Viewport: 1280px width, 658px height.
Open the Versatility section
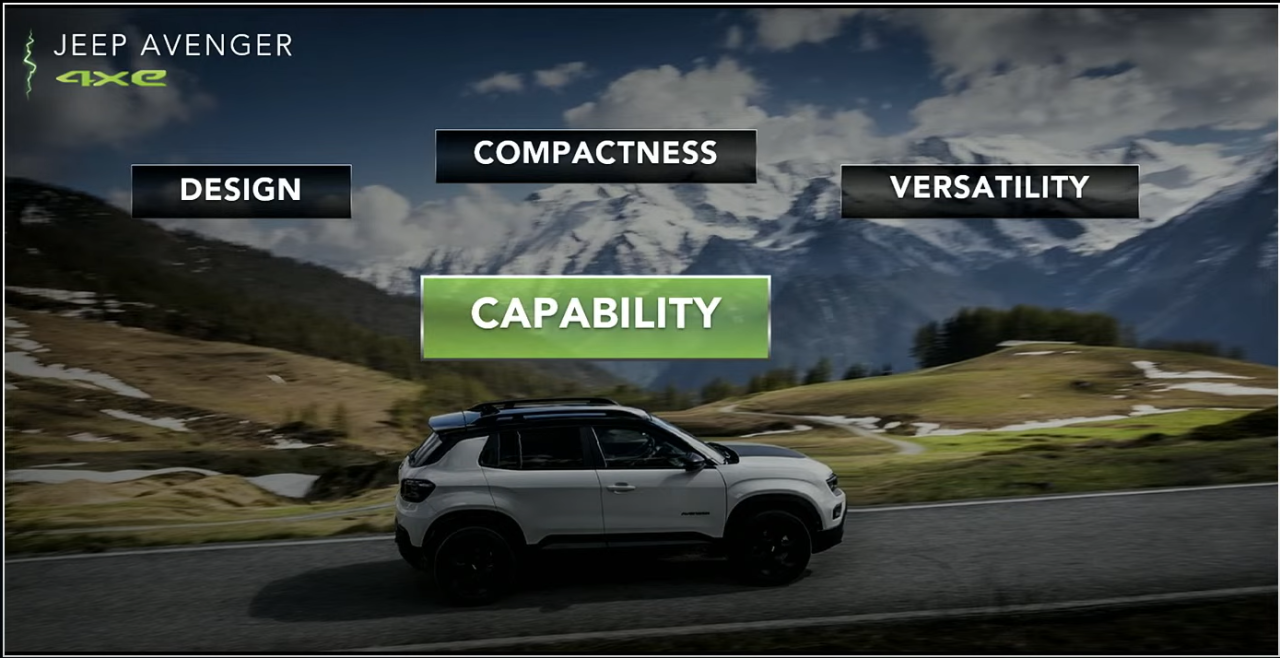989,189
